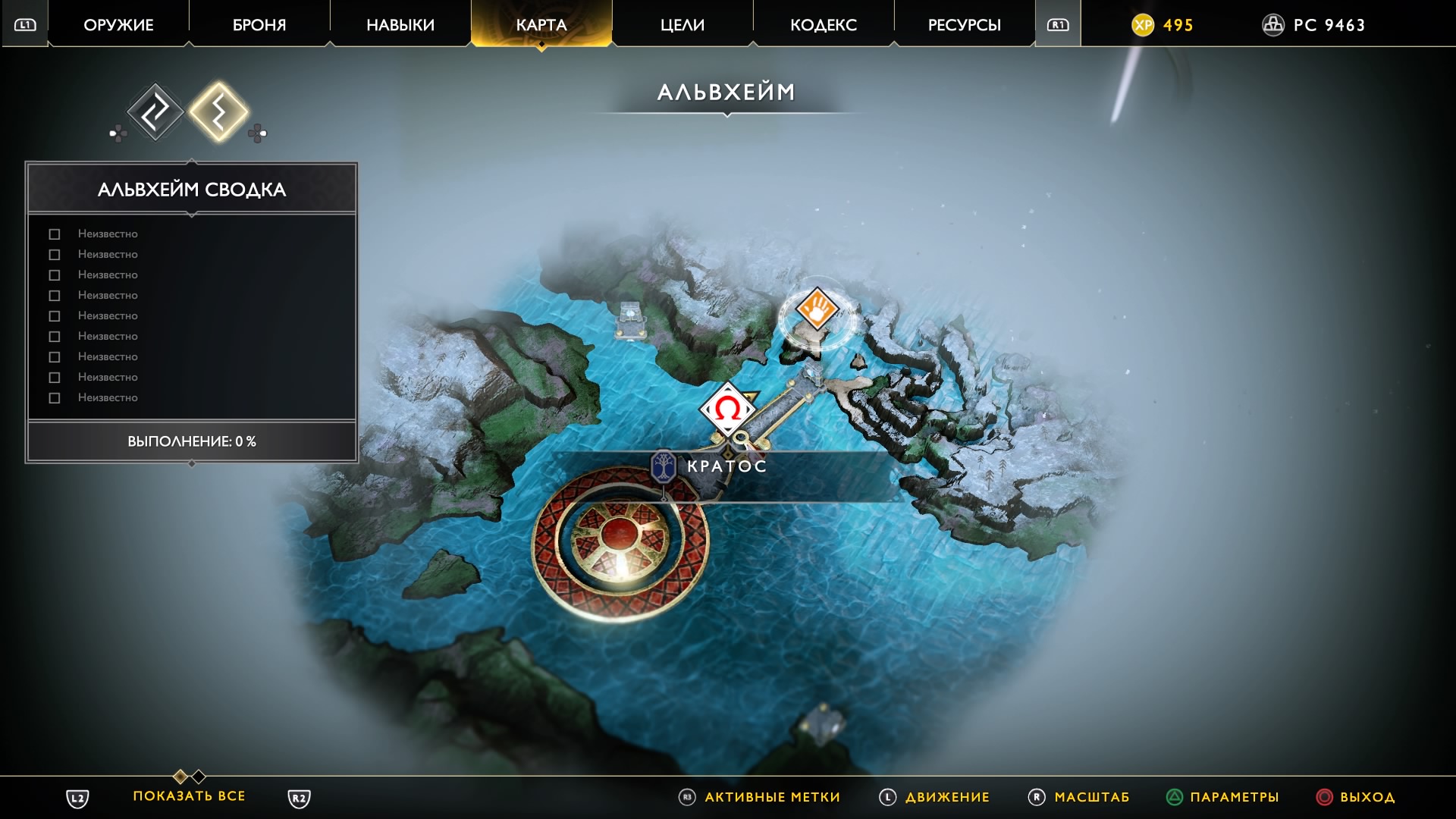Switch to the ОРУЖИЕ tab
Image resolution: width=1456 pixels, height=819 pixels.
click(x=118, y=25)
